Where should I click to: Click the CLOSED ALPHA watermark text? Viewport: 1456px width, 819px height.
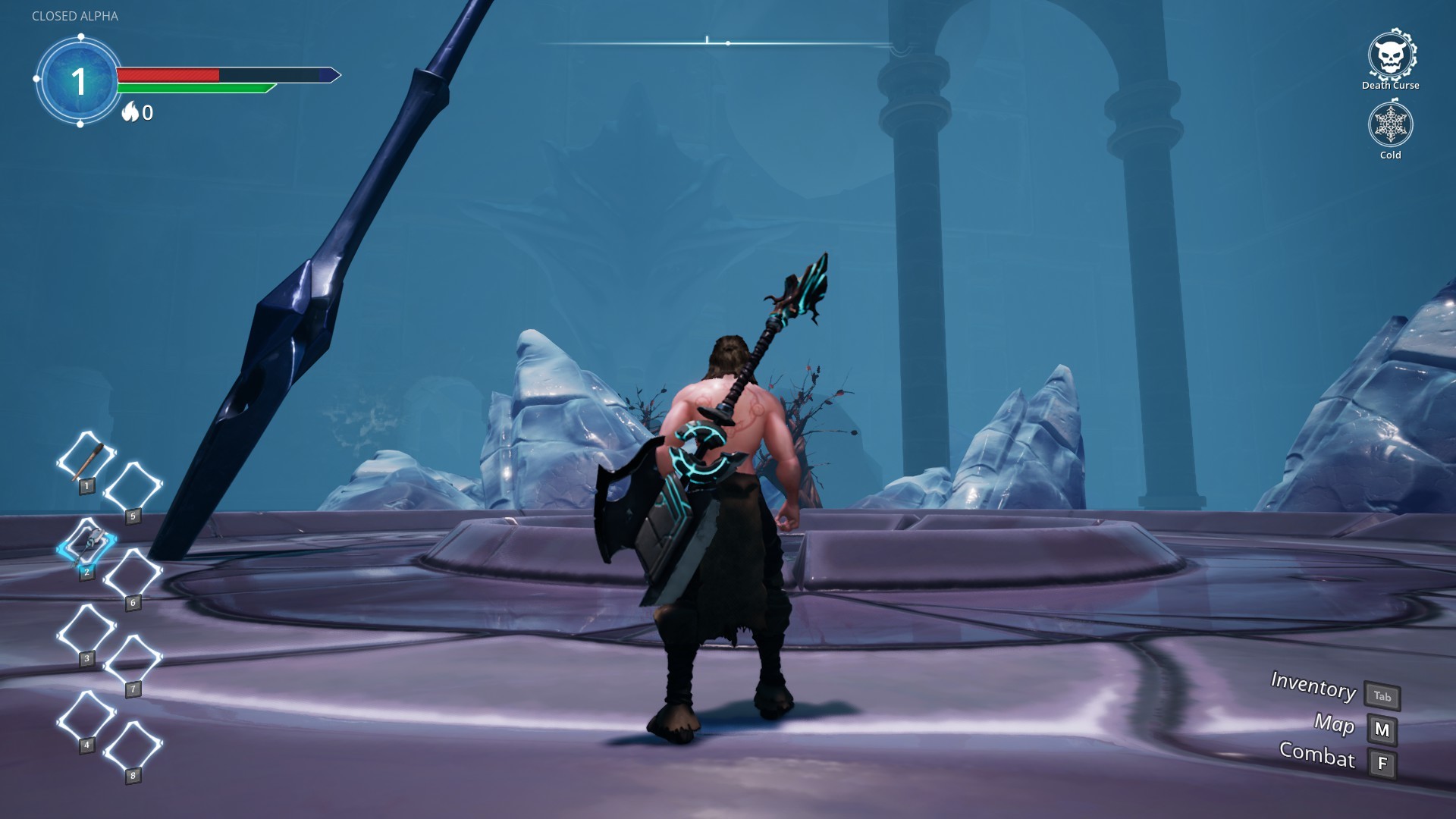(75, 15)
